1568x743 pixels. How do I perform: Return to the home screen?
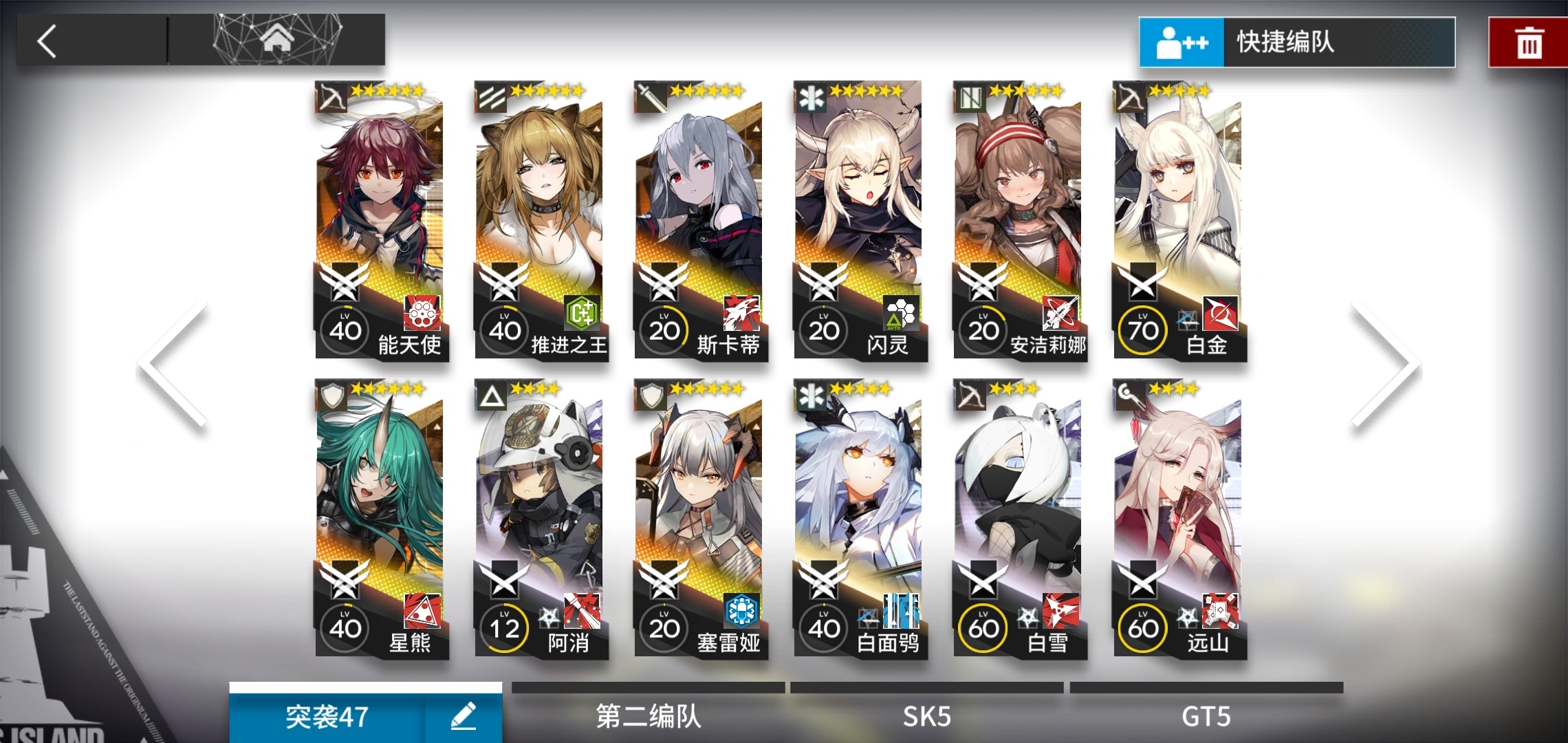(277, 40)
